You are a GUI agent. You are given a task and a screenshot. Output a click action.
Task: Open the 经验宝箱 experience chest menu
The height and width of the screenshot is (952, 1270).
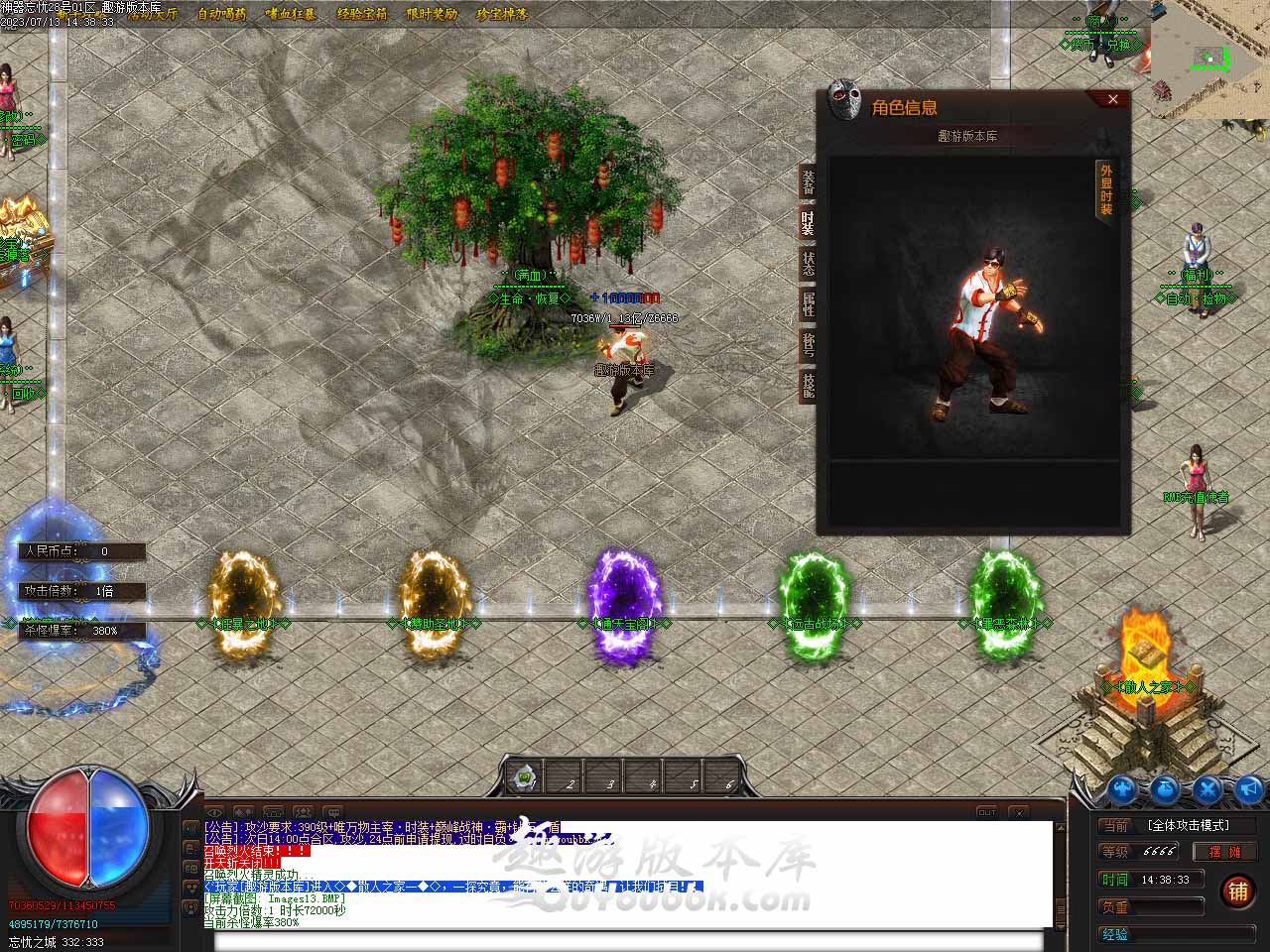[x=362, y=14]
